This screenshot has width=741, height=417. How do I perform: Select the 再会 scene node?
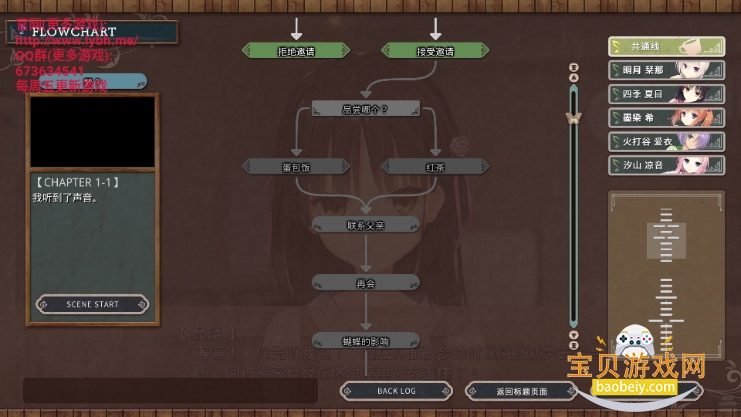[x=365, y=283]
